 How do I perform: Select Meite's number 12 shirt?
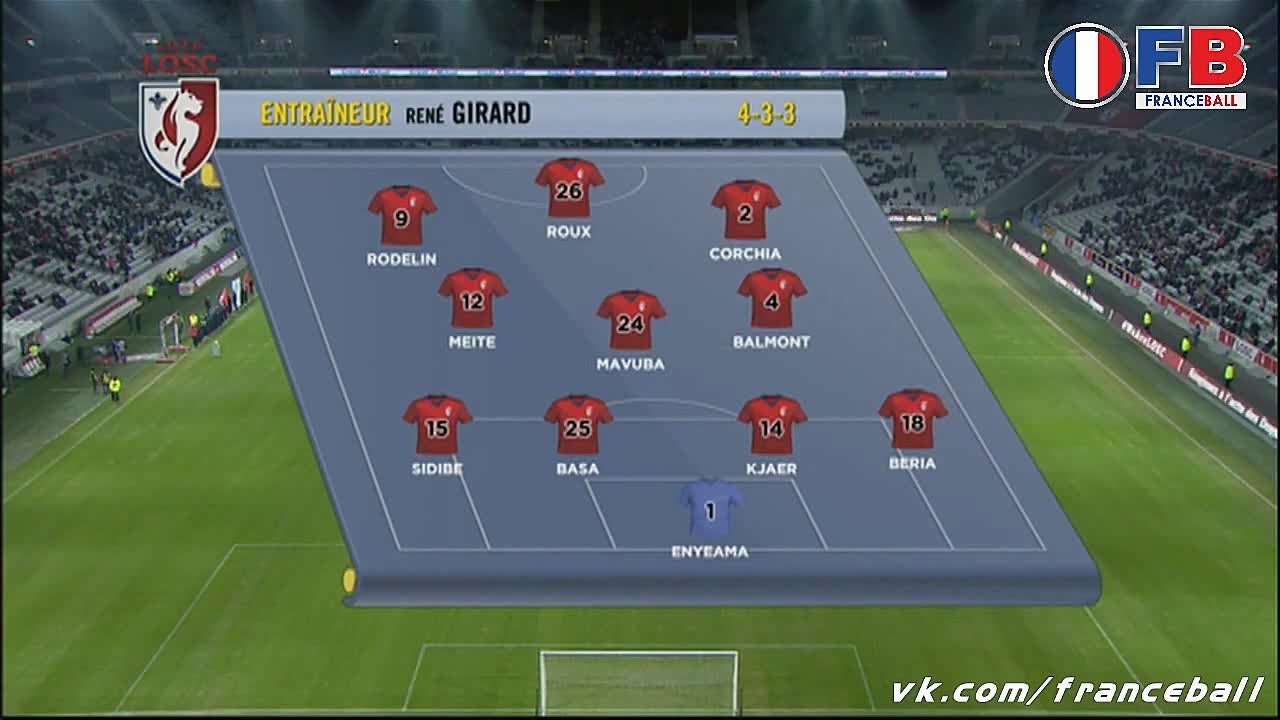click(x=472, y=298)
